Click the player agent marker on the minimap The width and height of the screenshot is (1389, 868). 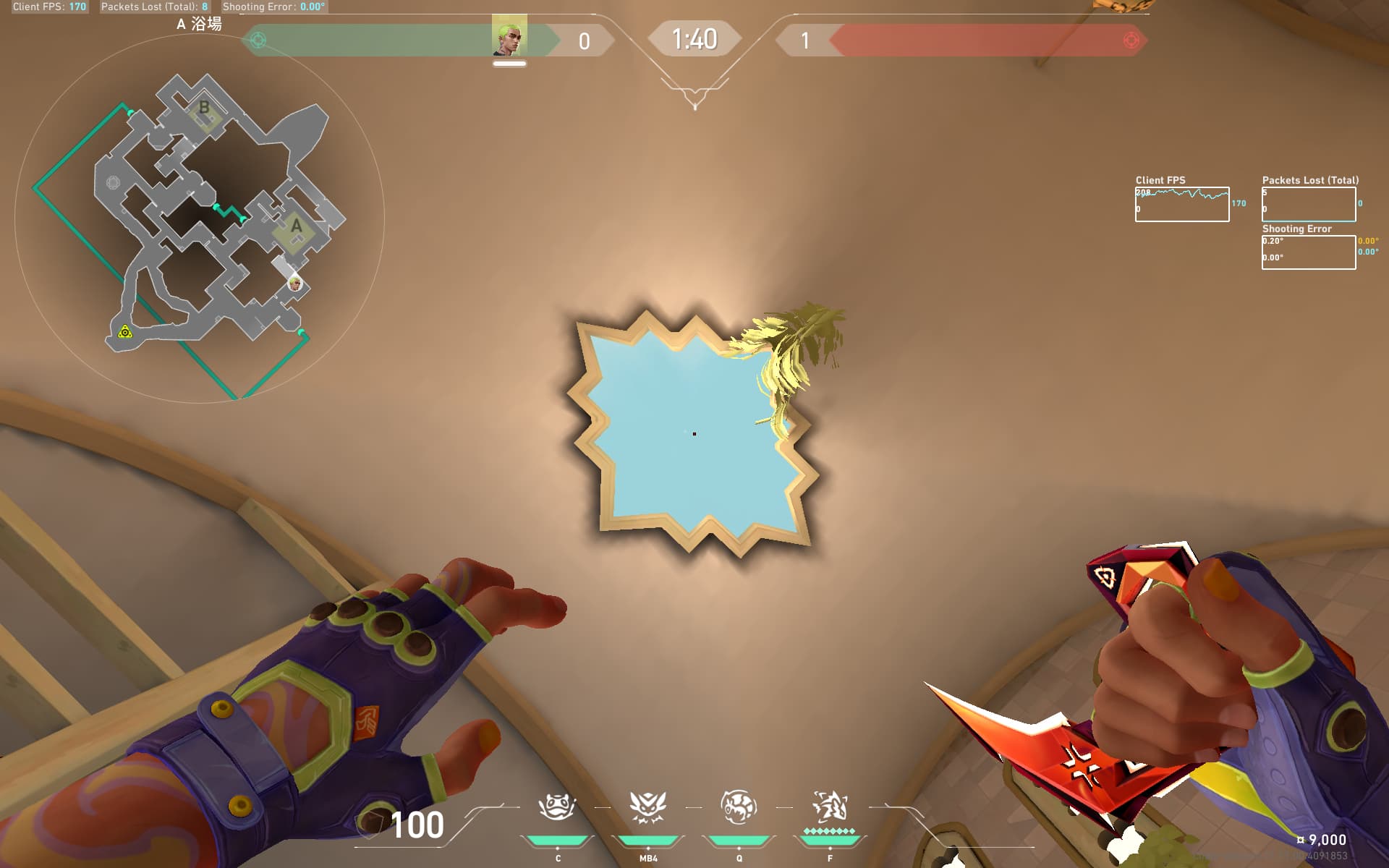(294, 283)
